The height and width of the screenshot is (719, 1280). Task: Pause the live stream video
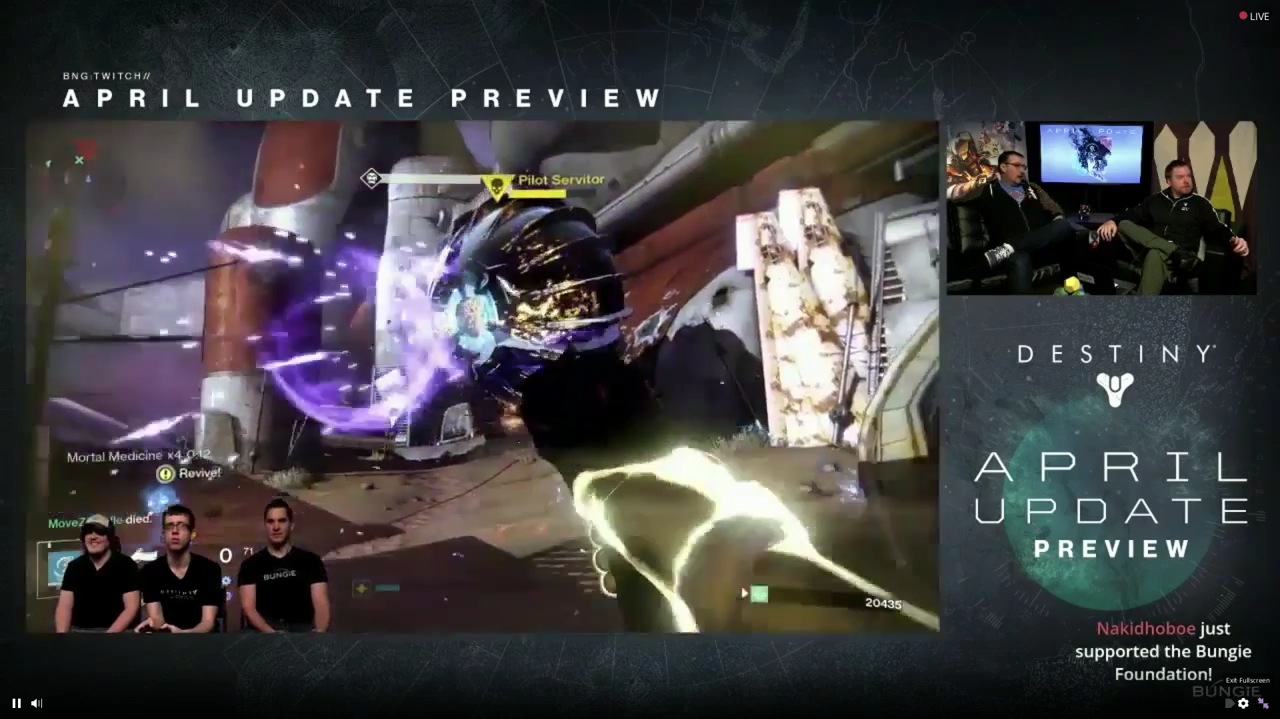pos(16,703)
